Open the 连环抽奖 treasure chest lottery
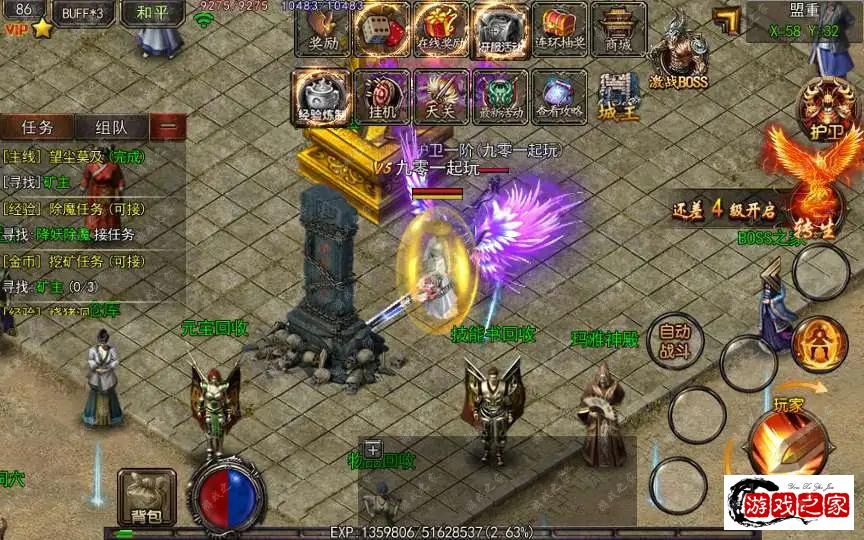Viewport: 864px width, 540px height. (x=559, y=28)
